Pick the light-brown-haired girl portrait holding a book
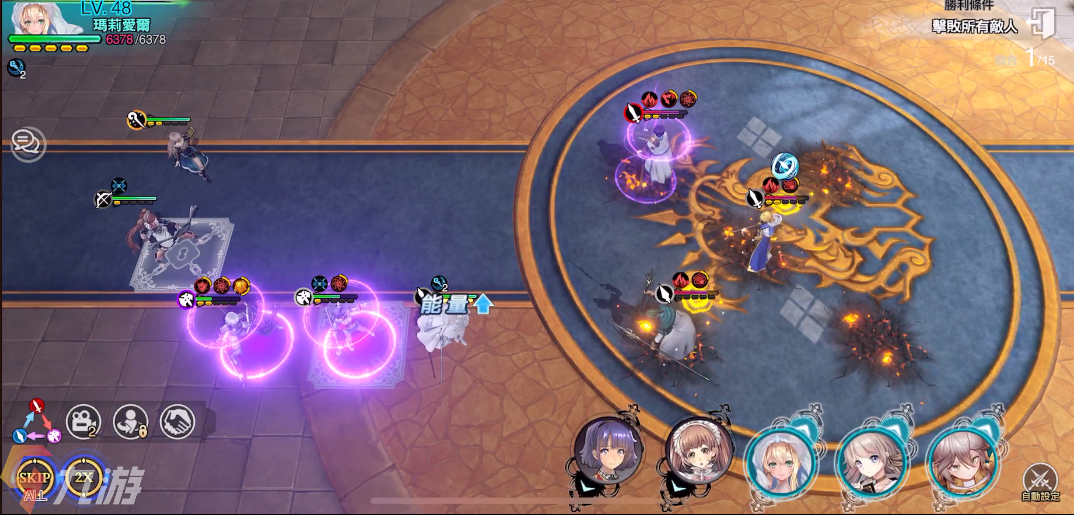The width and height of the screenshot is (1074, 515). pyautogui.click(x=870, y=460)
